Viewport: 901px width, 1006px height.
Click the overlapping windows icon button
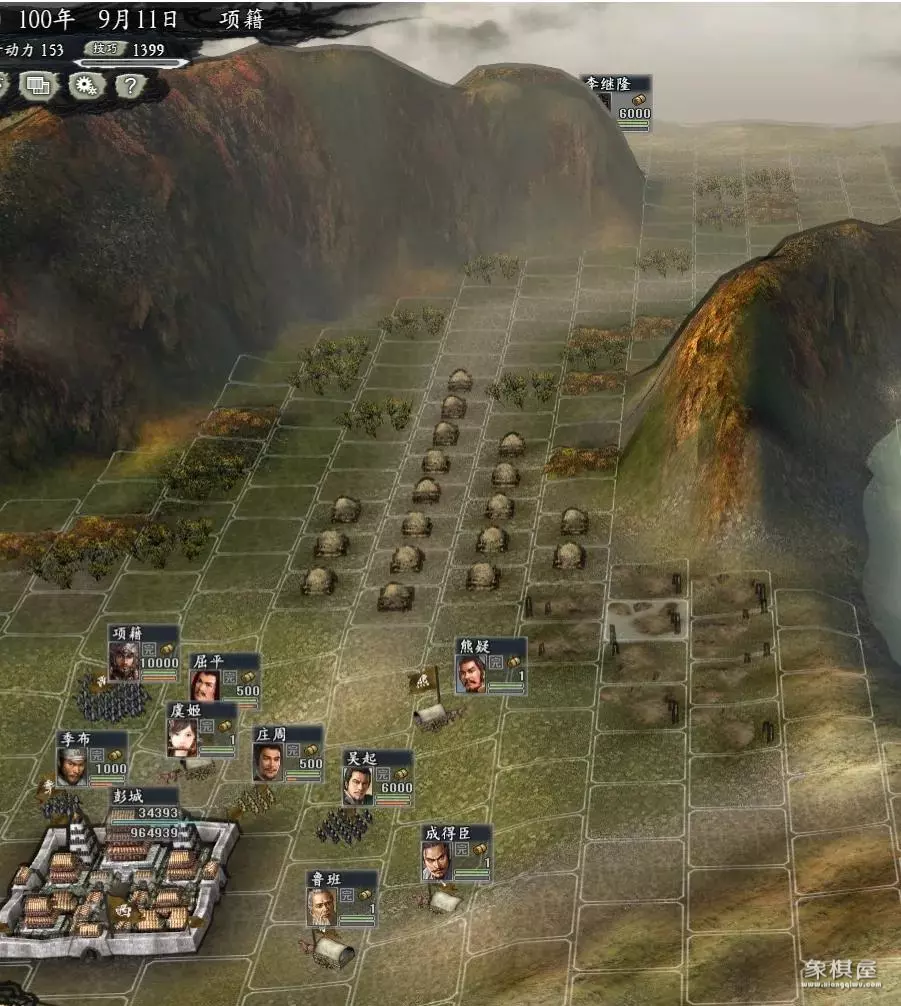(x=39, y=85)
